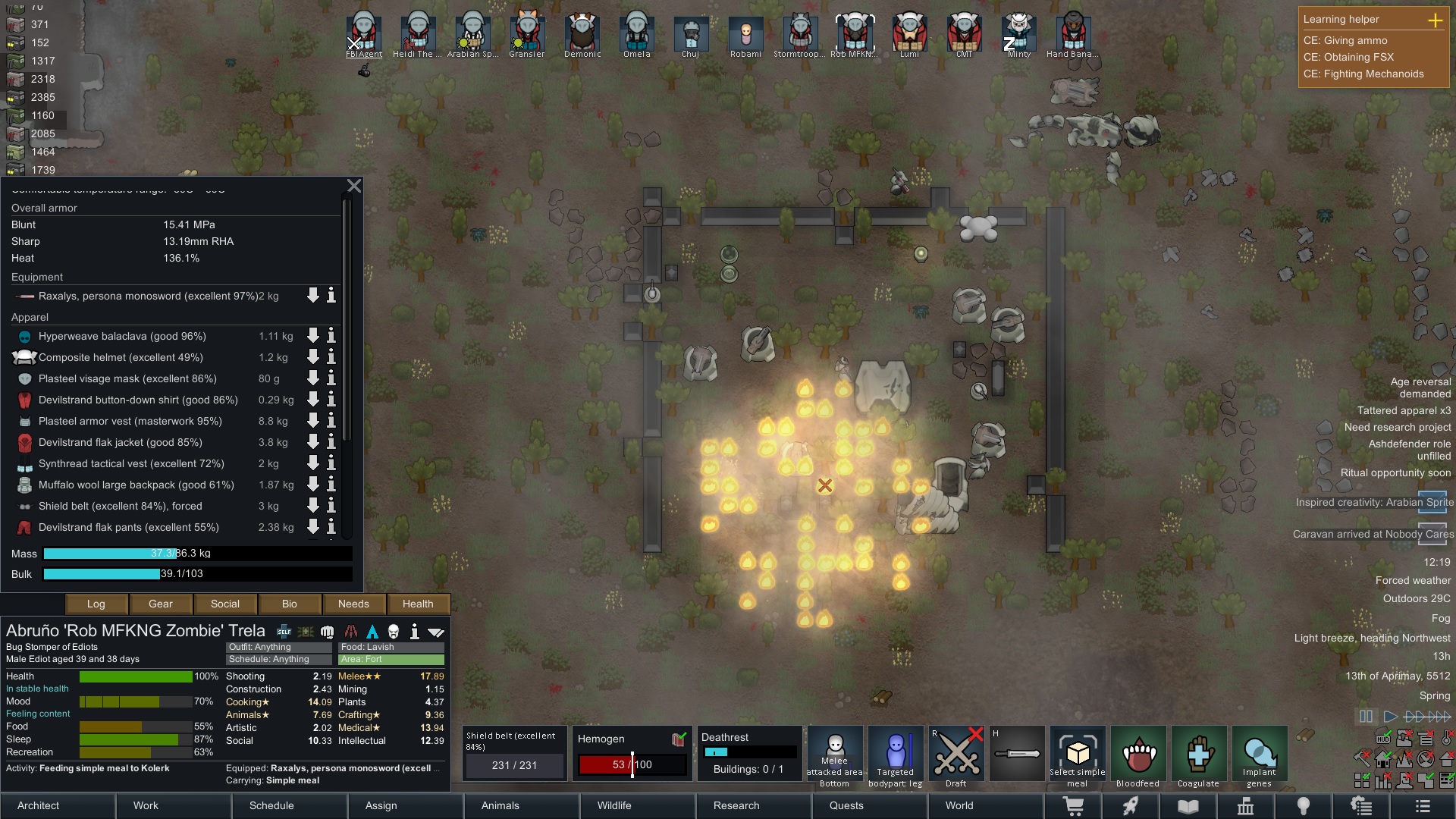Image resolution: width=1456 pixels, height=819 pixels.
Task: Pause the game with the speed control
Action: (x=1366, y=717)
